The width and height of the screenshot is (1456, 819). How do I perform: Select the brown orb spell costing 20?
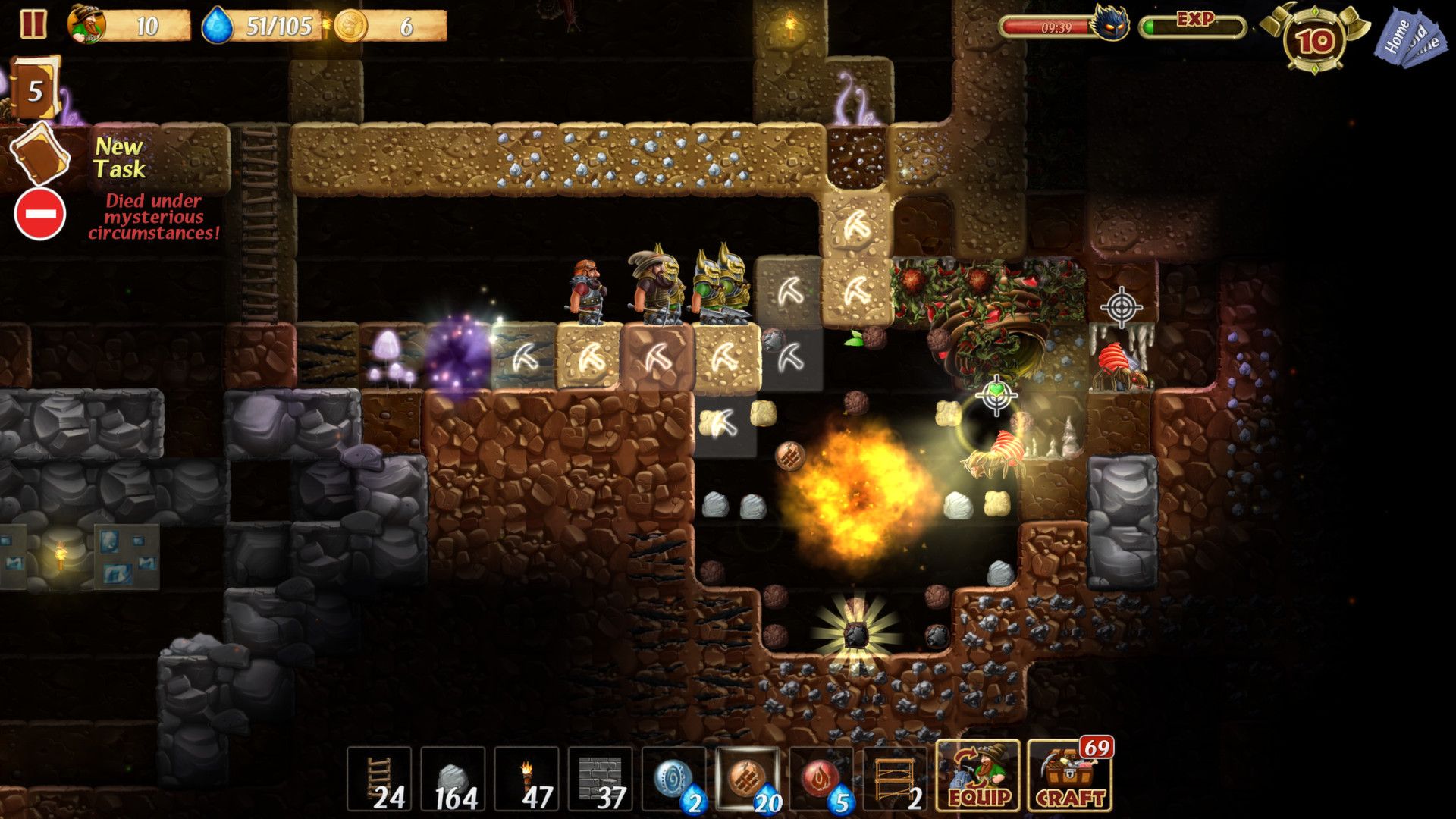point(747,779)
